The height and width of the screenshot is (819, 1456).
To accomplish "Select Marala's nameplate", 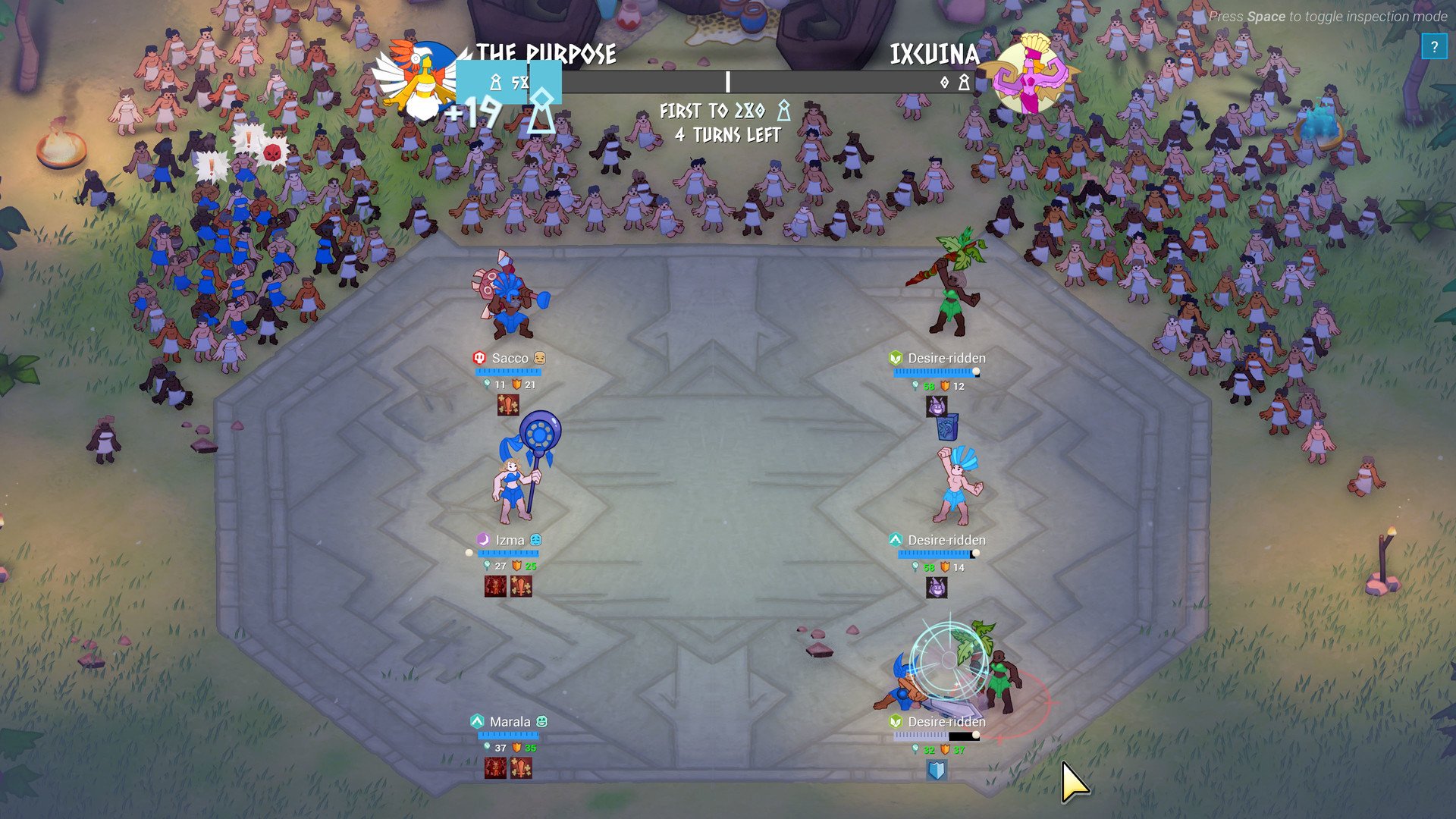I will (x=510, y=722).
